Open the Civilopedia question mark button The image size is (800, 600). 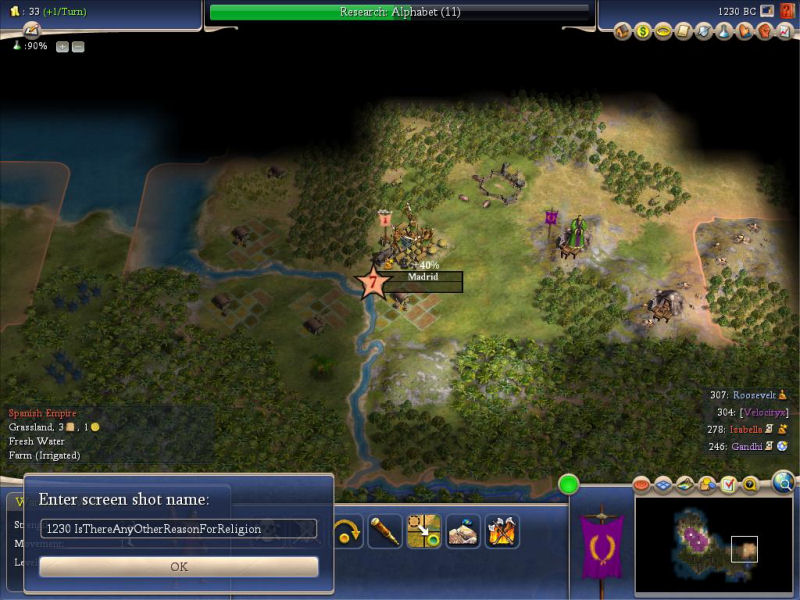[x=788, y=11]
